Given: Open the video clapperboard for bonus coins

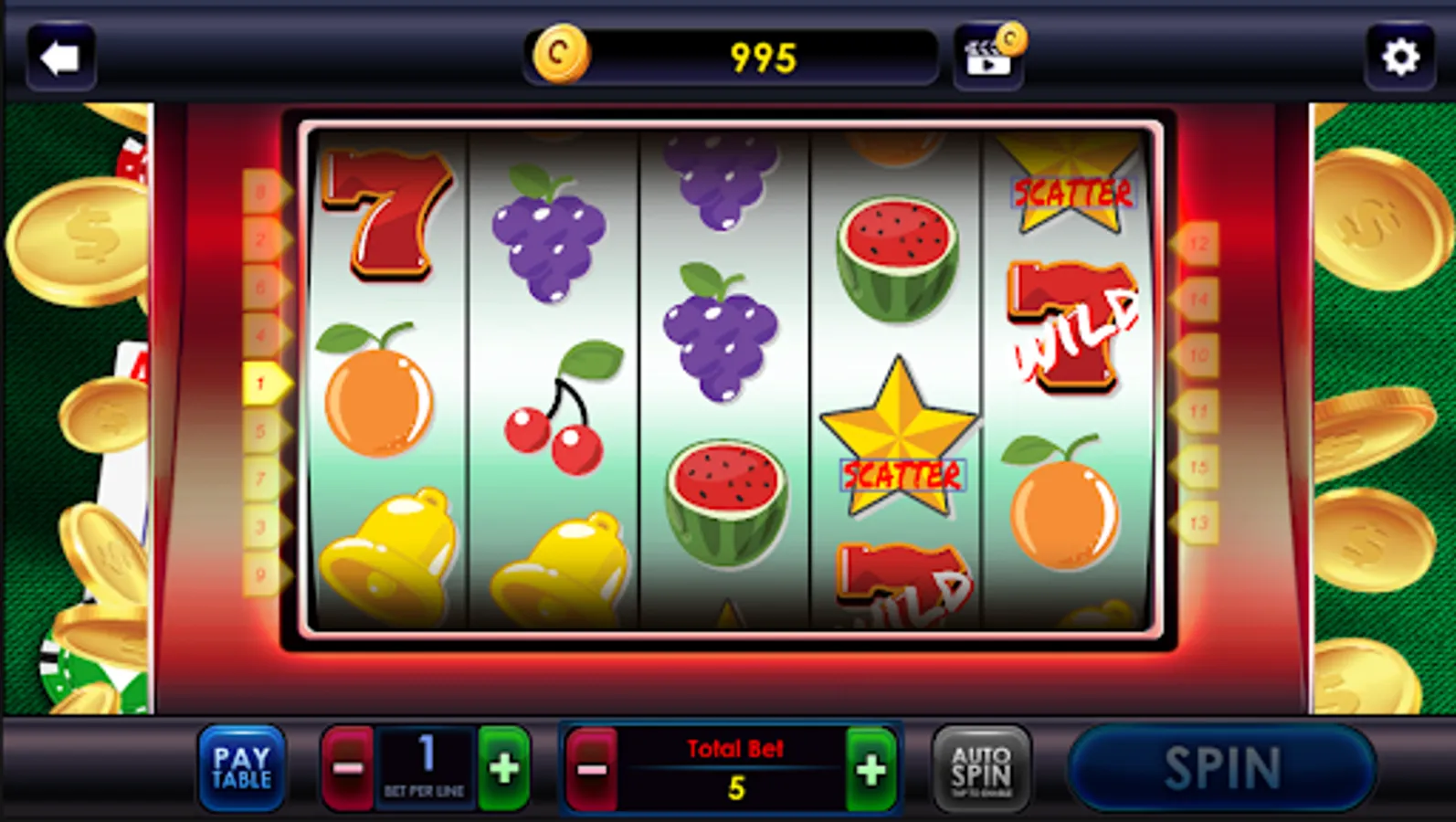Looking at the screenshot, I should pos(987,57).
